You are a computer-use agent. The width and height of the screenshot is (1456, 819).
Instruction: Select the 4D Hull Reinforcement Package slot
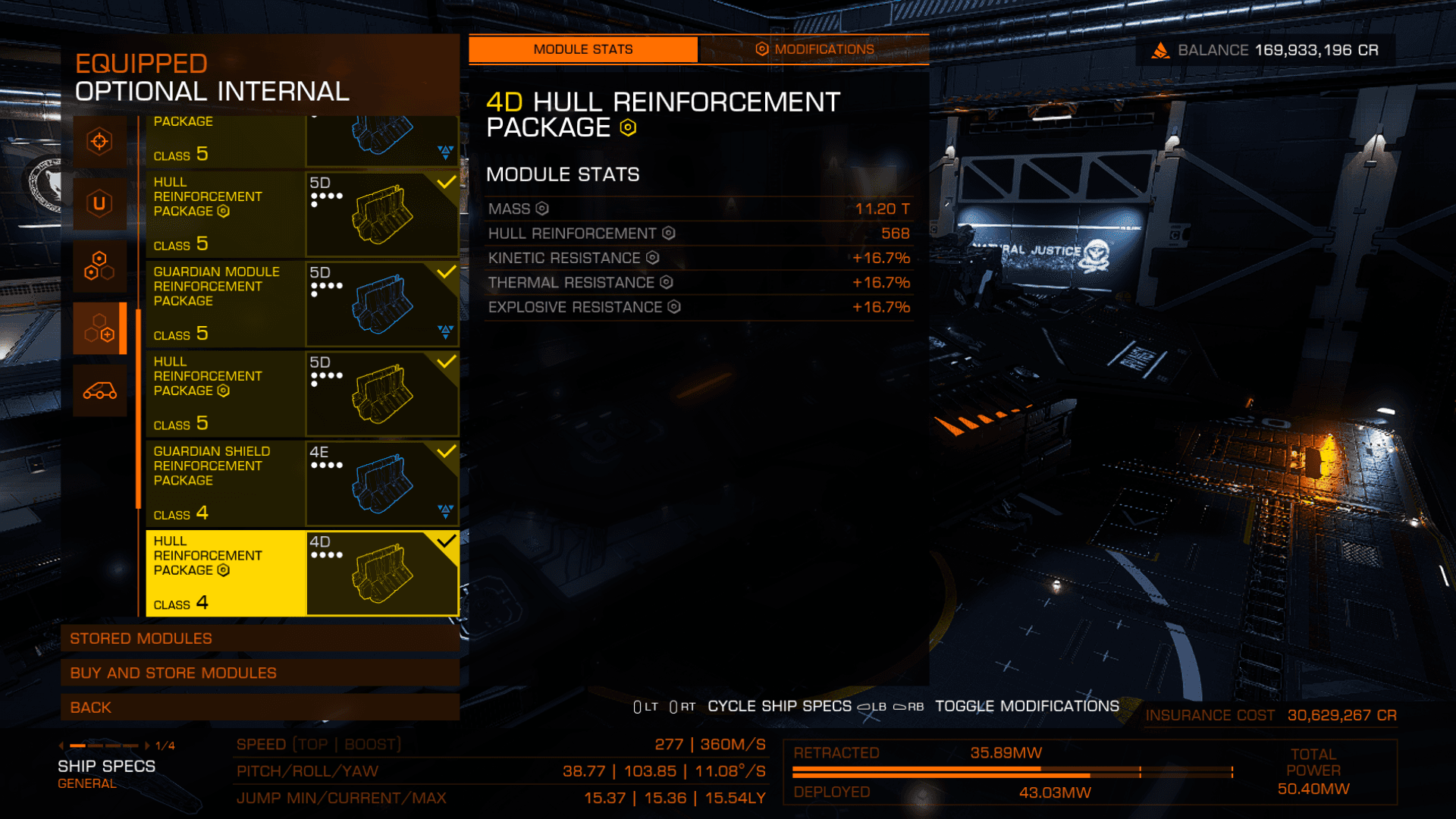pyautogui.click(x=302, y=573)
